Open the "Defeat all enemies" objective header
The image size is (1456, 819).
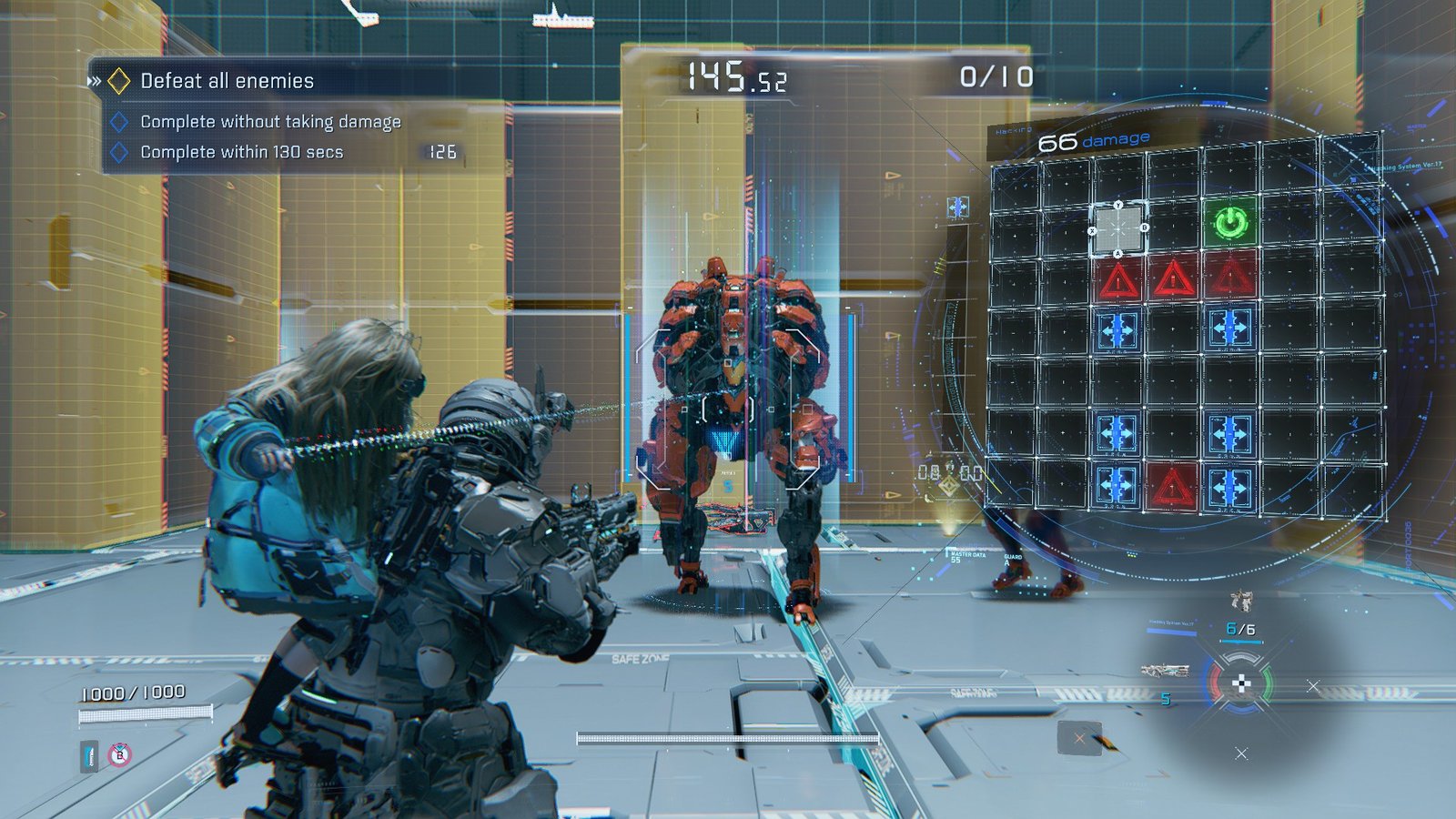pyautogui.click(x=227, y=81)
